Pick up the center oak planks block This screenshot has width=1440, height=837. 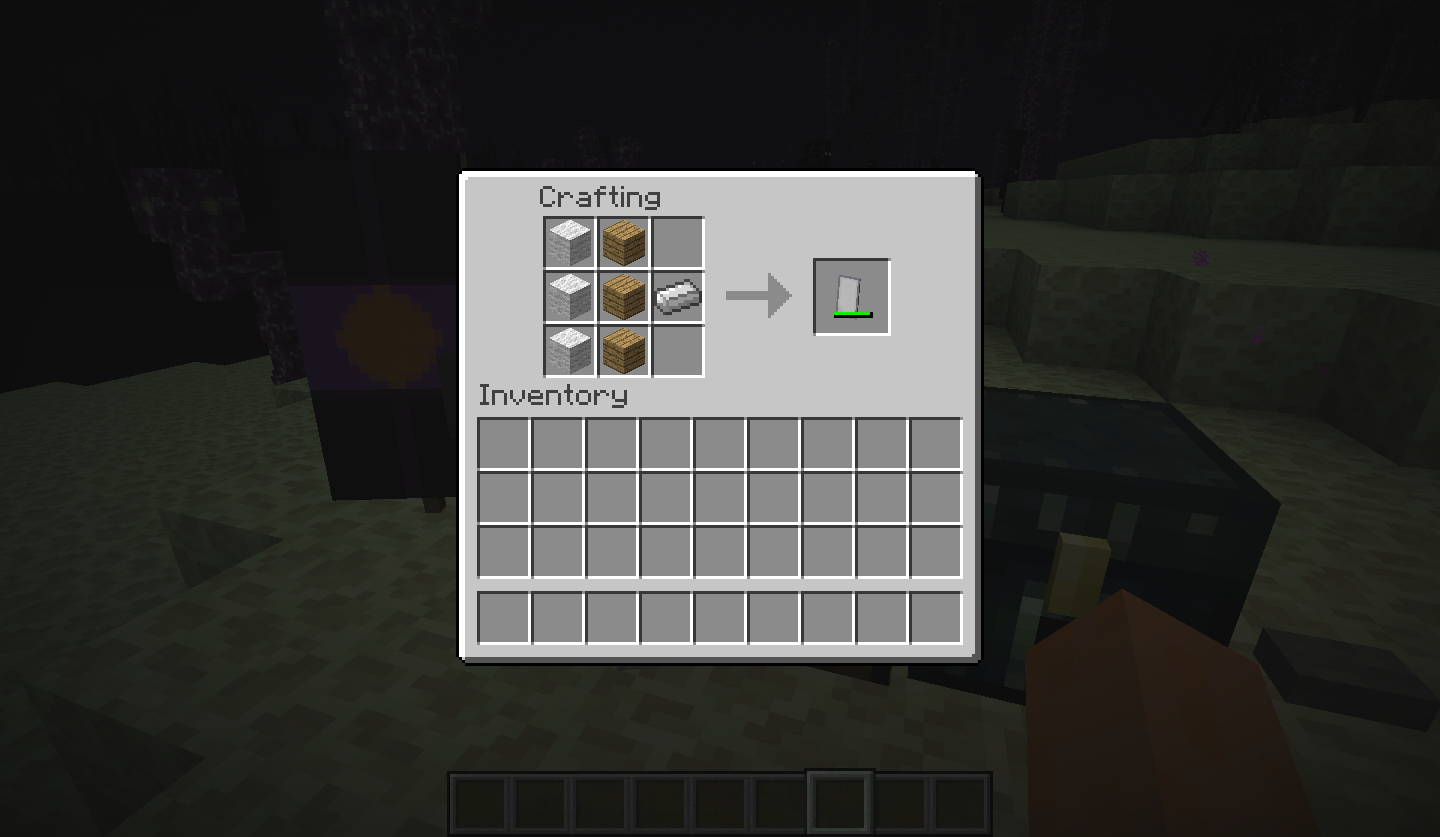point(623,295)
